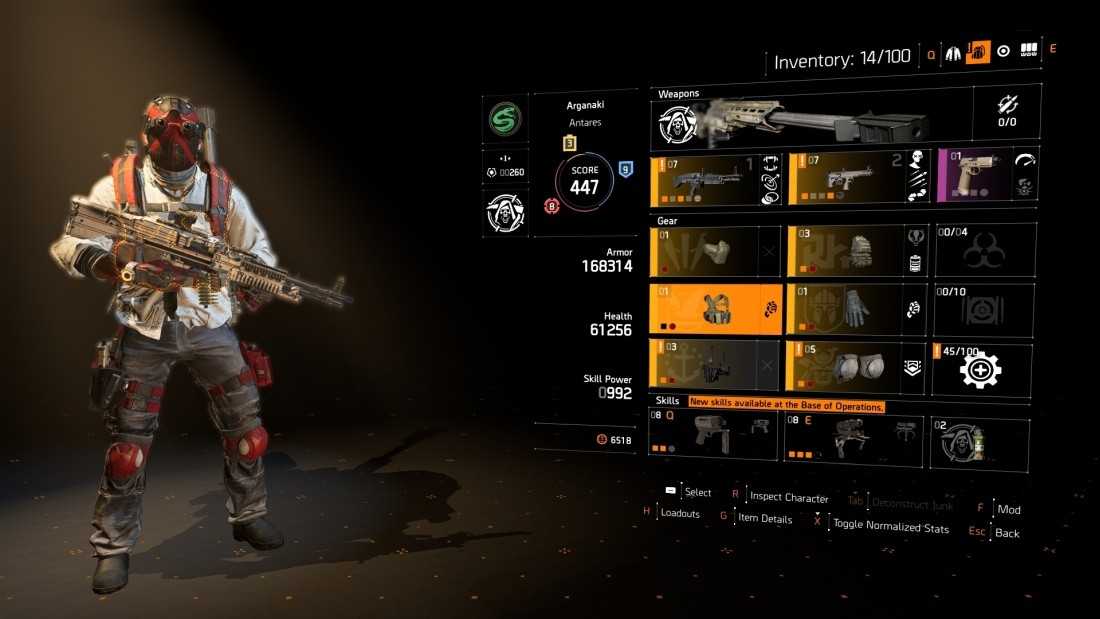Viewport: 1100px width, 619px height.
Task: Select the Q skill slot
Action: 714,438
